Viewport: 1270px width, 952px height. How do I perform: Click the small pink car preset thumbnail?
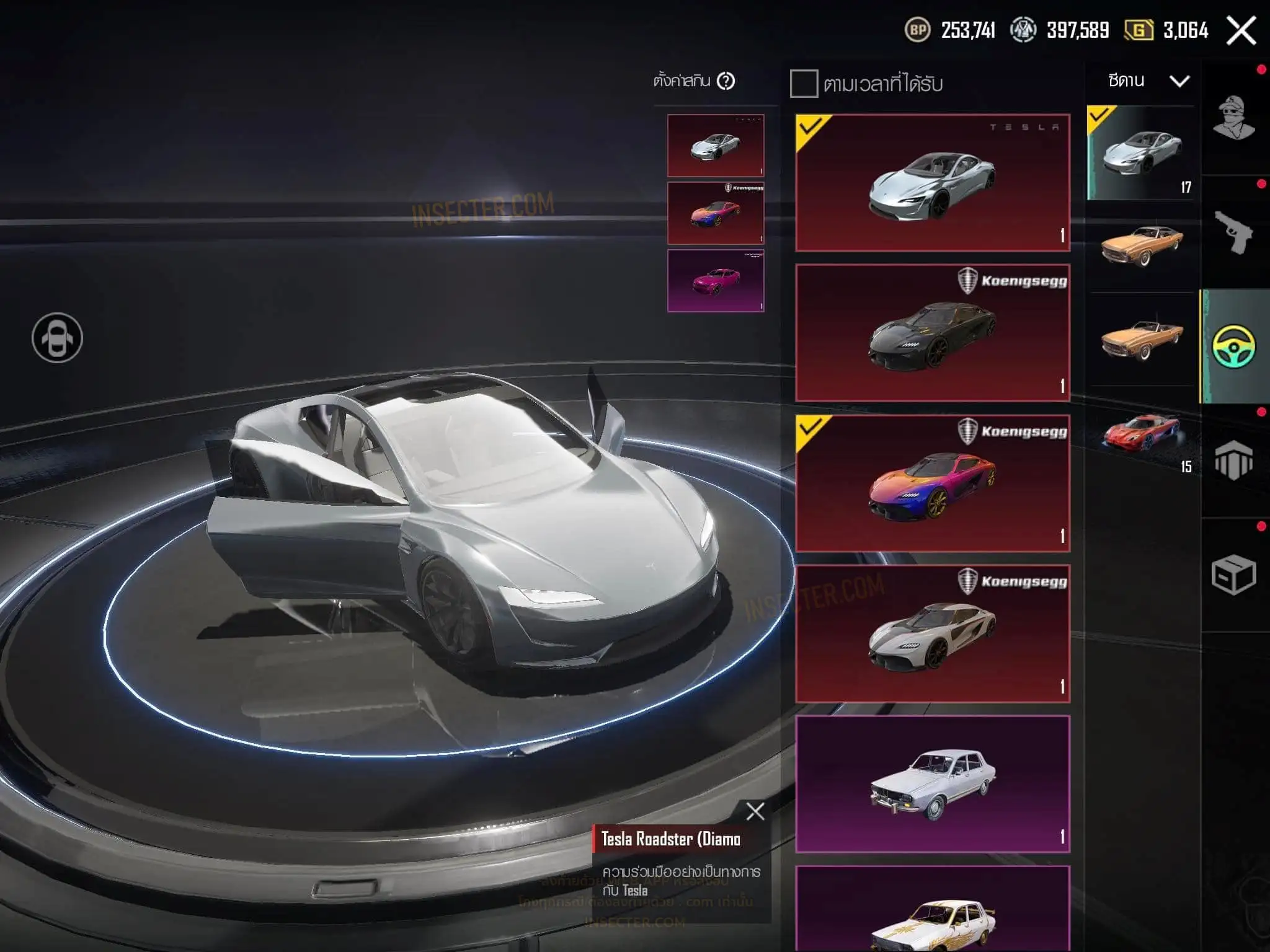(716, 281)
